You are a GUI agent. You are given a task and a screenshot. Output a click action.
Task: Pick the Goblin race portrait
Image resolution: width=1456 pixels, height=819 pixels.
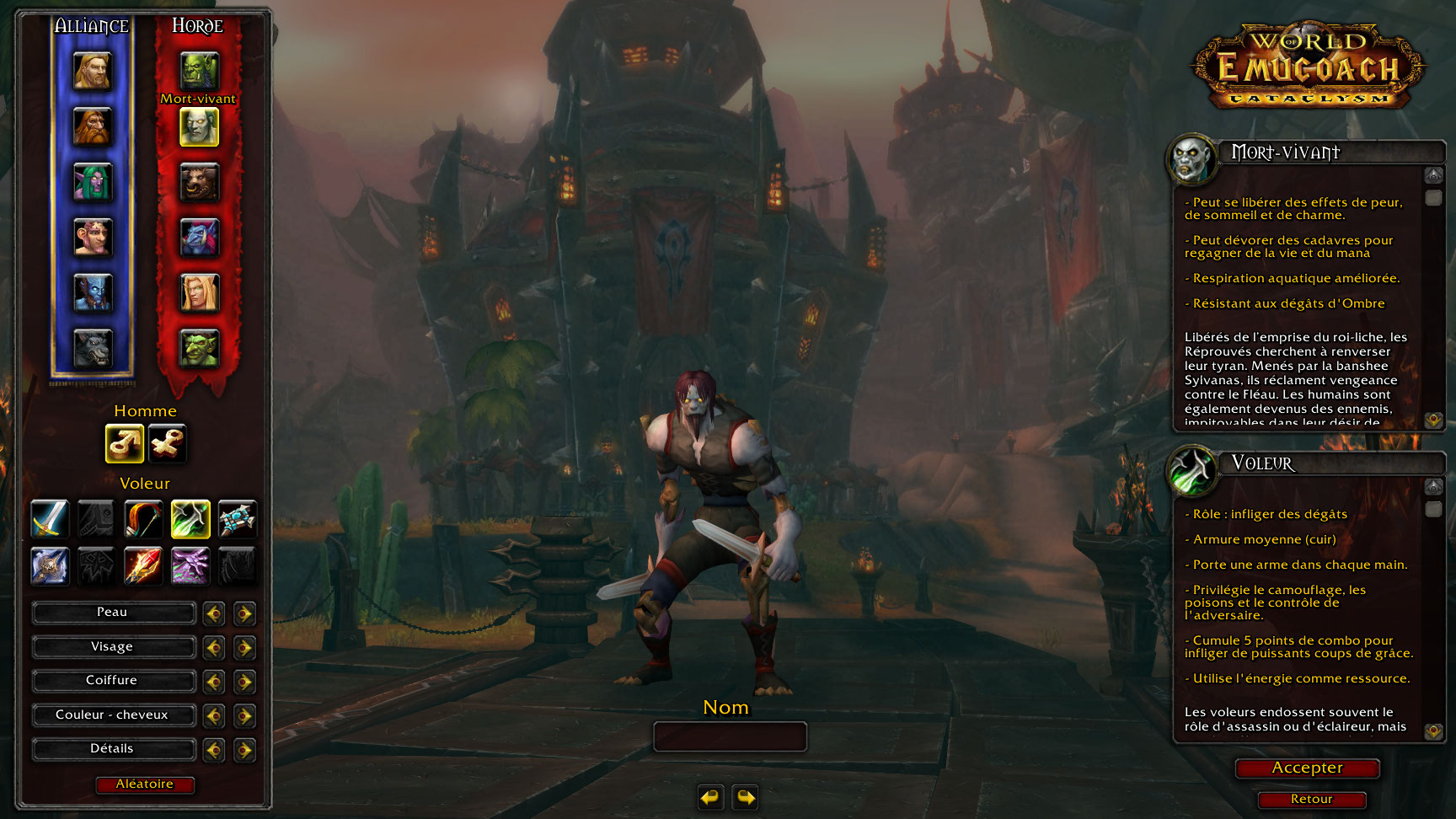(199, 348)
